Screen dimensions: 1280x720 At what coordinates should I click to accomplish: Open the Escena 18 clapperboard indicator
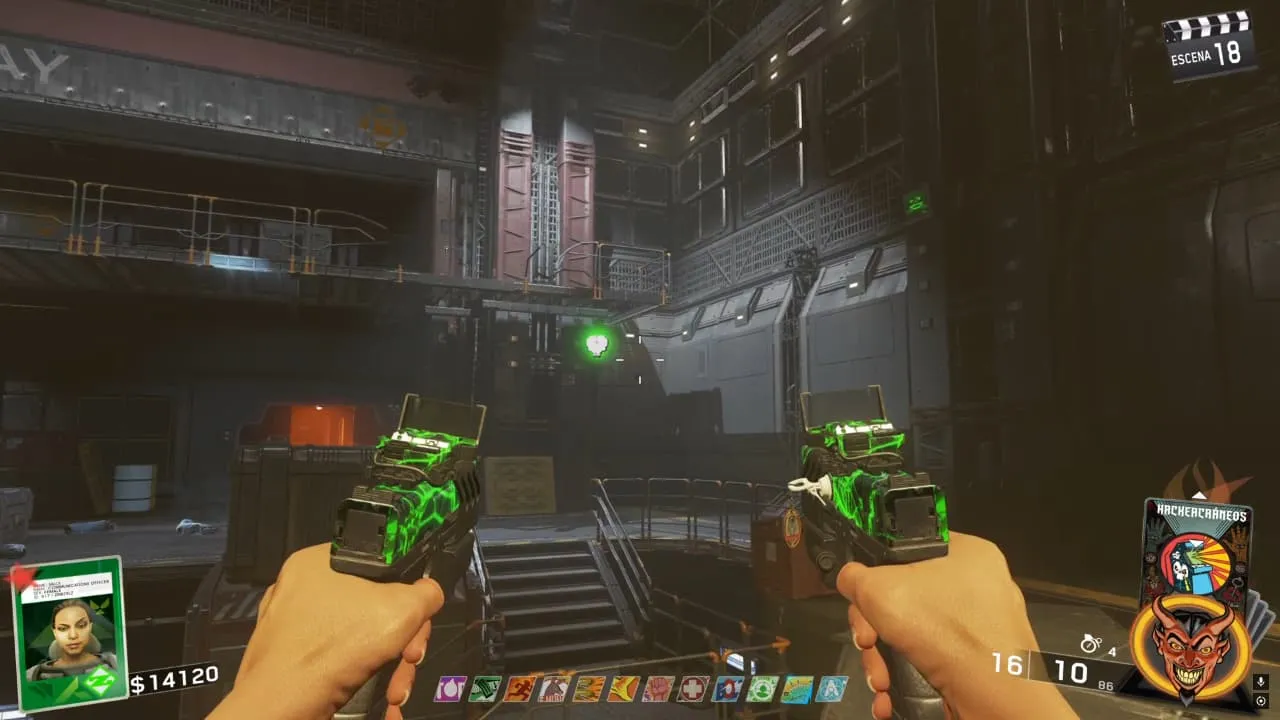point(1208,43)
